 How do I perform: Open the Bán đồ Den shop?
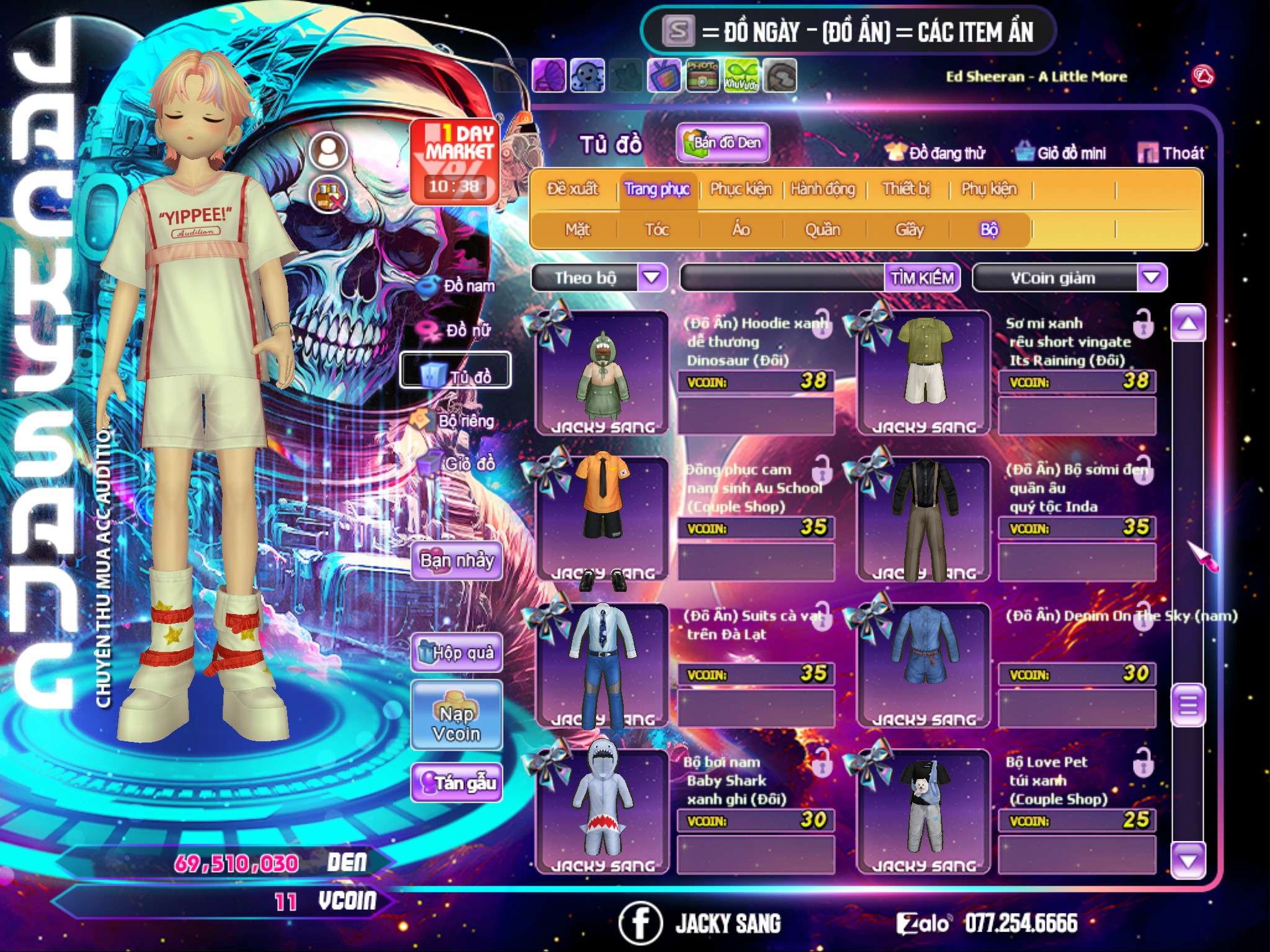[x=722, y=143]
